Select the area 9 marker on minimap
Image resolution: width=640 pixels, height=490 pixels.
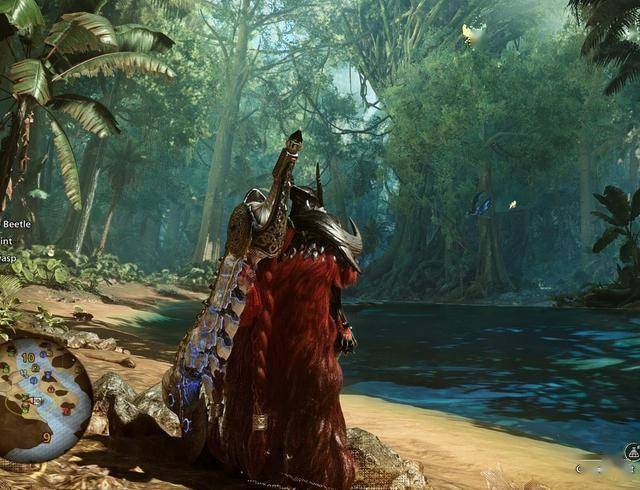46,436
